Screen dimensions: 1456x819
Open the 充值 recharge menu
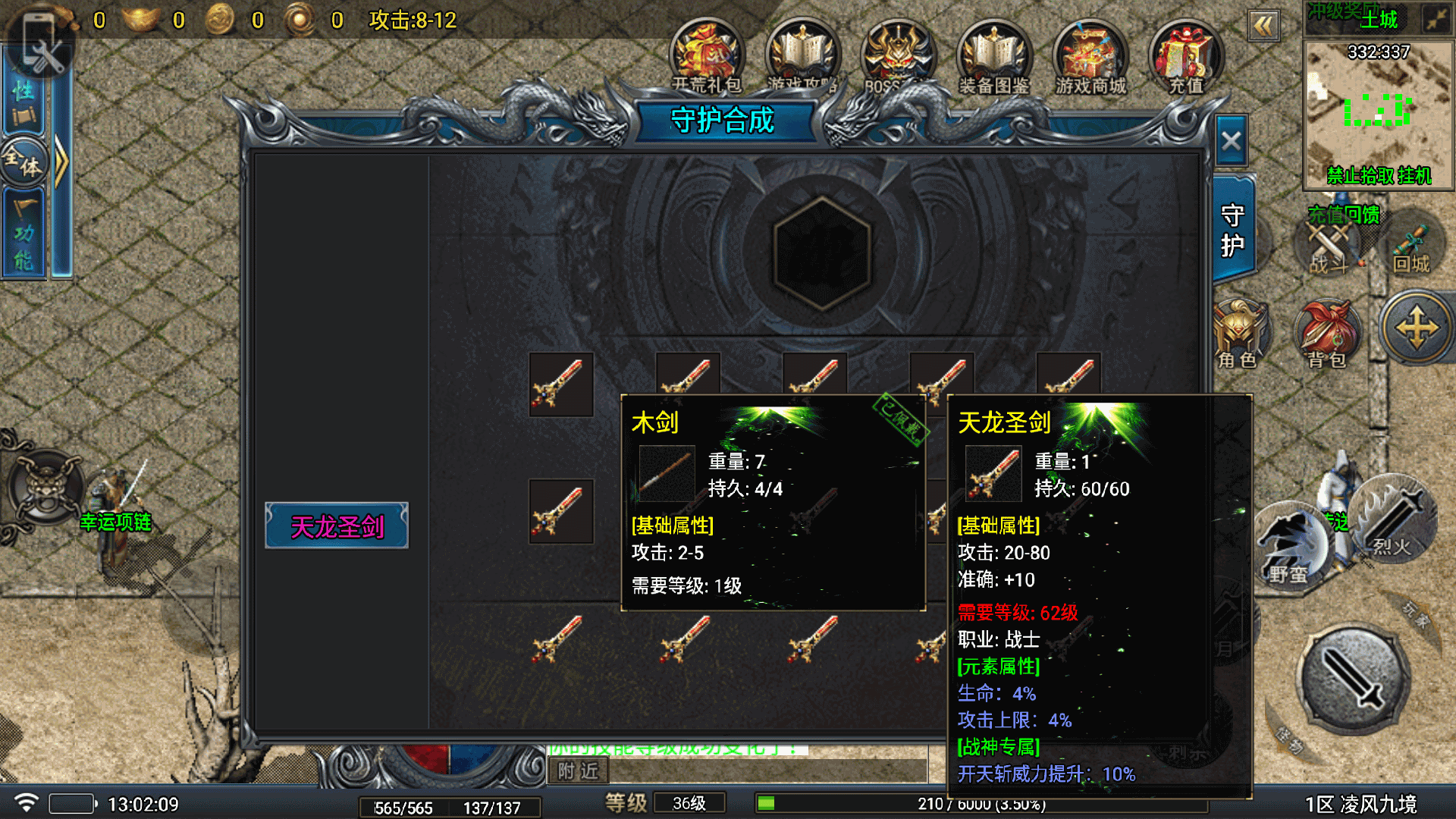click(x=1185, y=56)
